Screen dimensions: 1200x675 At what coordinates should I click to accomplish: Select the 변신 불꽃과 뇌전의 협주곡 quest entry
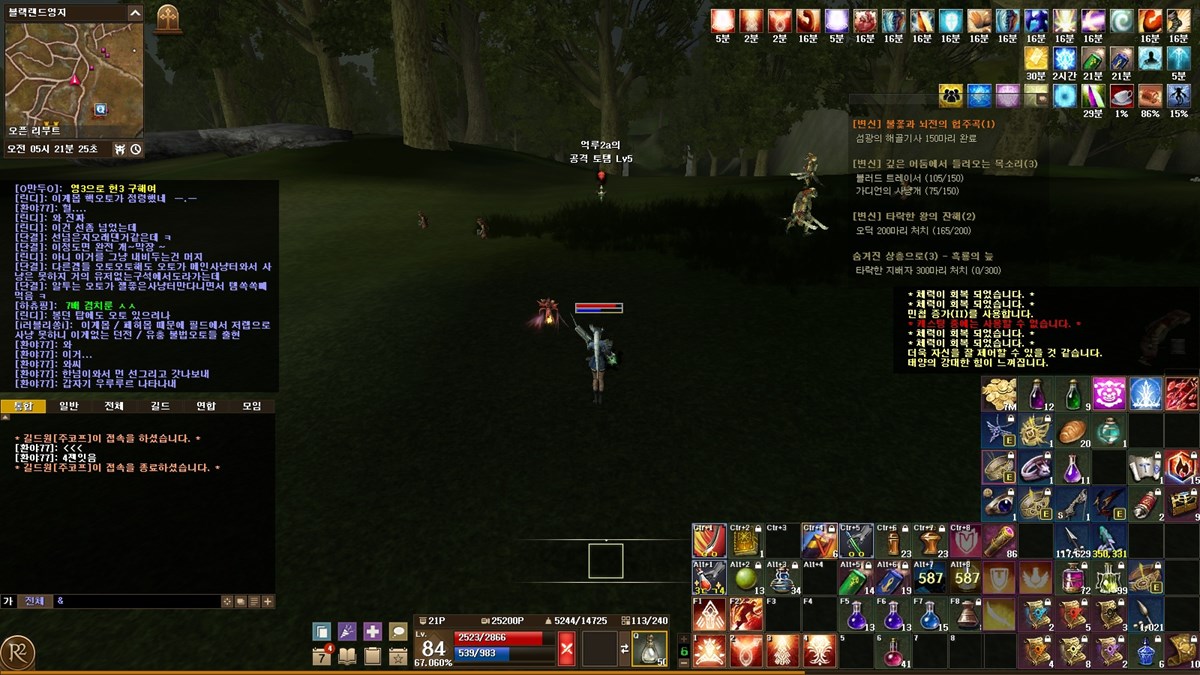click(924, 124)
